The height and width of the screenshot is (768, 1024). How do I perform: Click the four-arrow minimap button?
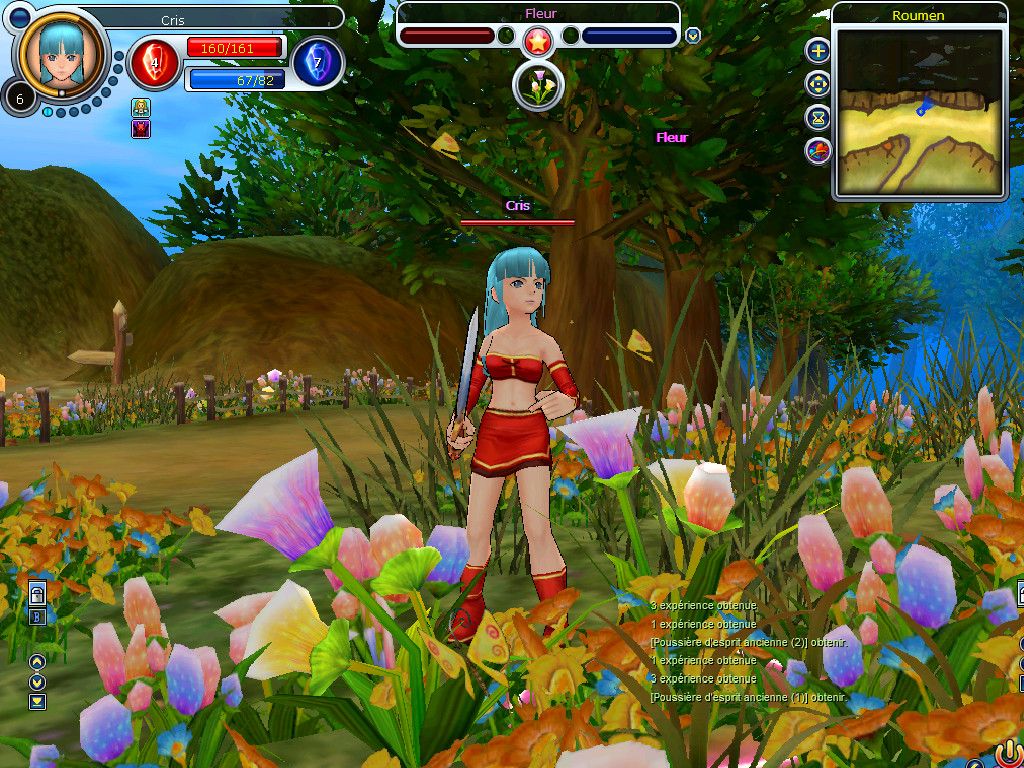tap(818, 84)
